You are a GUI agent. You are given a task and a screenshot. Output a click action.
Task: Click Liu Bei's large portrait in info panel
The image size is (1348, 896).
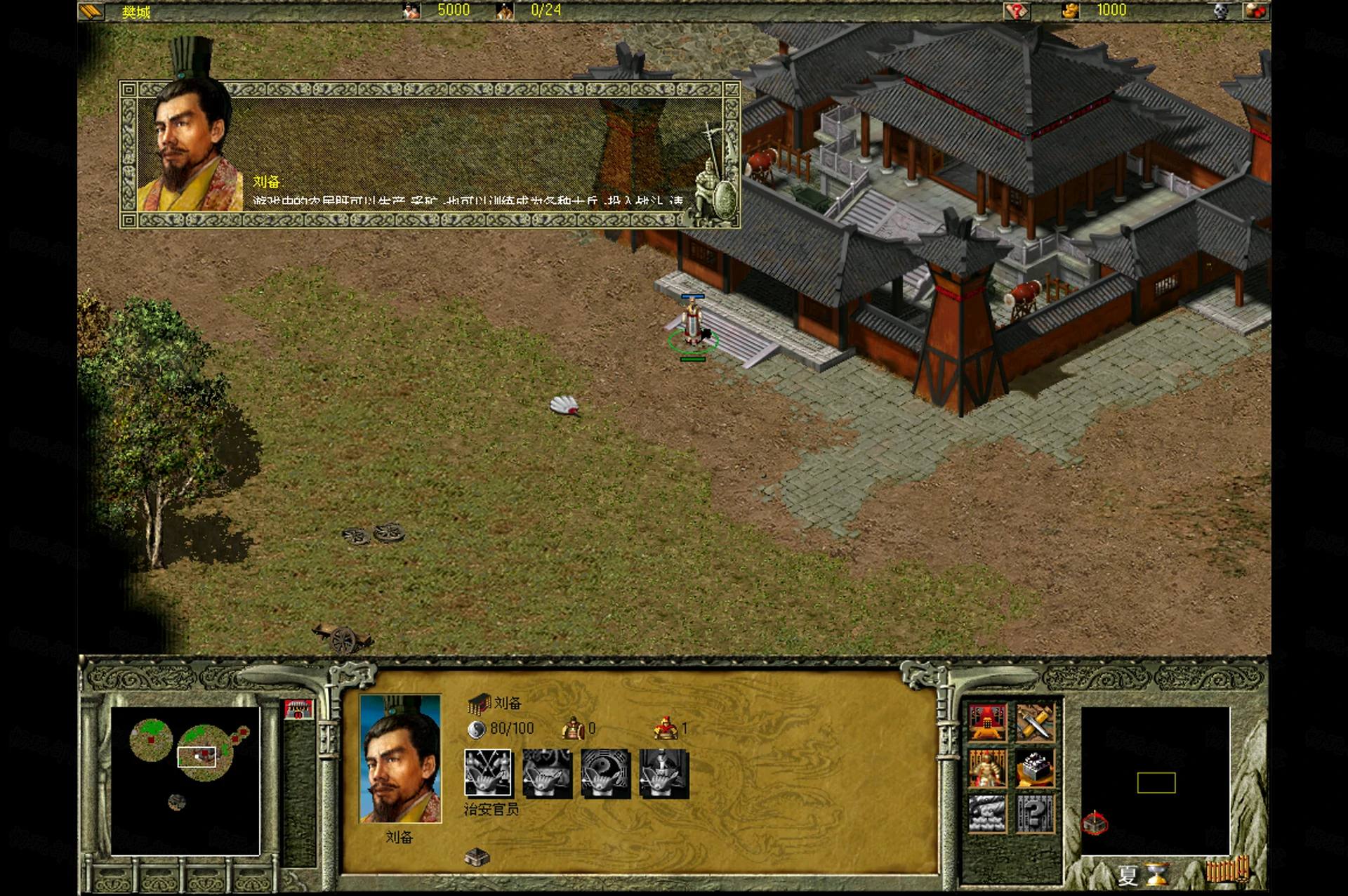point(400,758)
